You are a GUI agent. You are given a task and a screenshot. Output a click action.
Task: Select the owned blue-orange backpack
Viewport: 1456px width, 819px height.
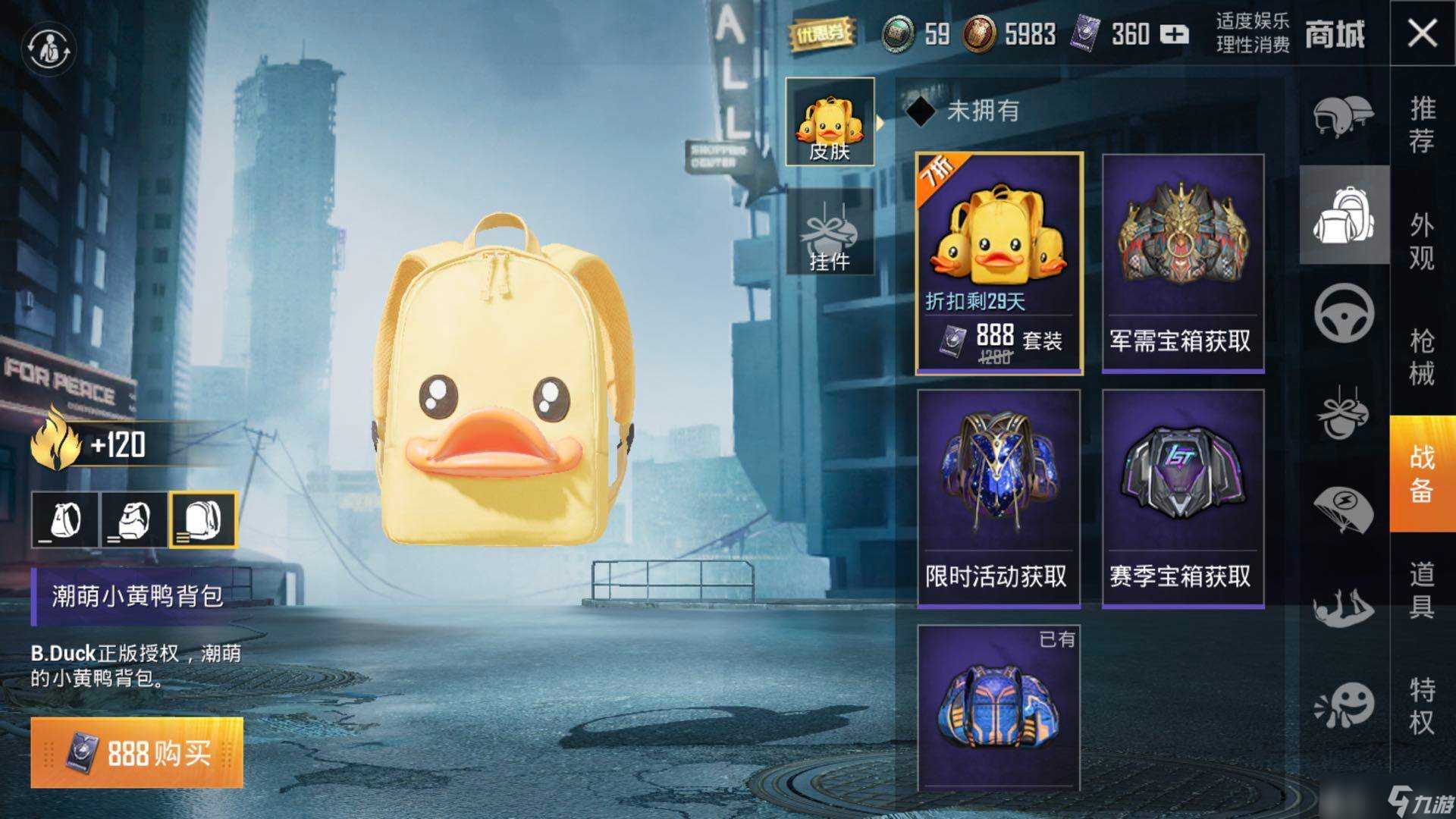point(999,707)
